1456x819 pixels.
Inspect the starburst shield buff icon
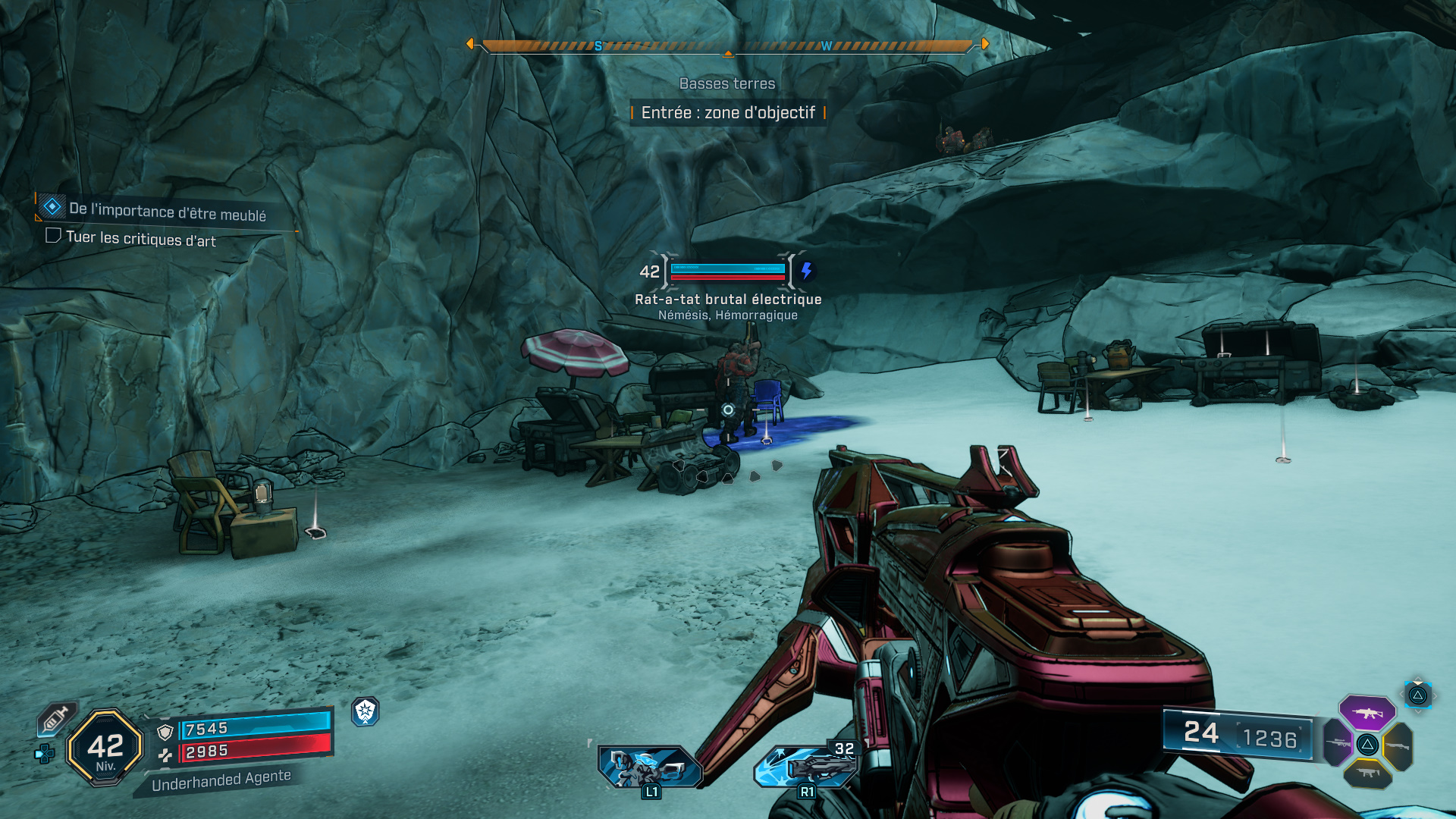click(366, 711)
